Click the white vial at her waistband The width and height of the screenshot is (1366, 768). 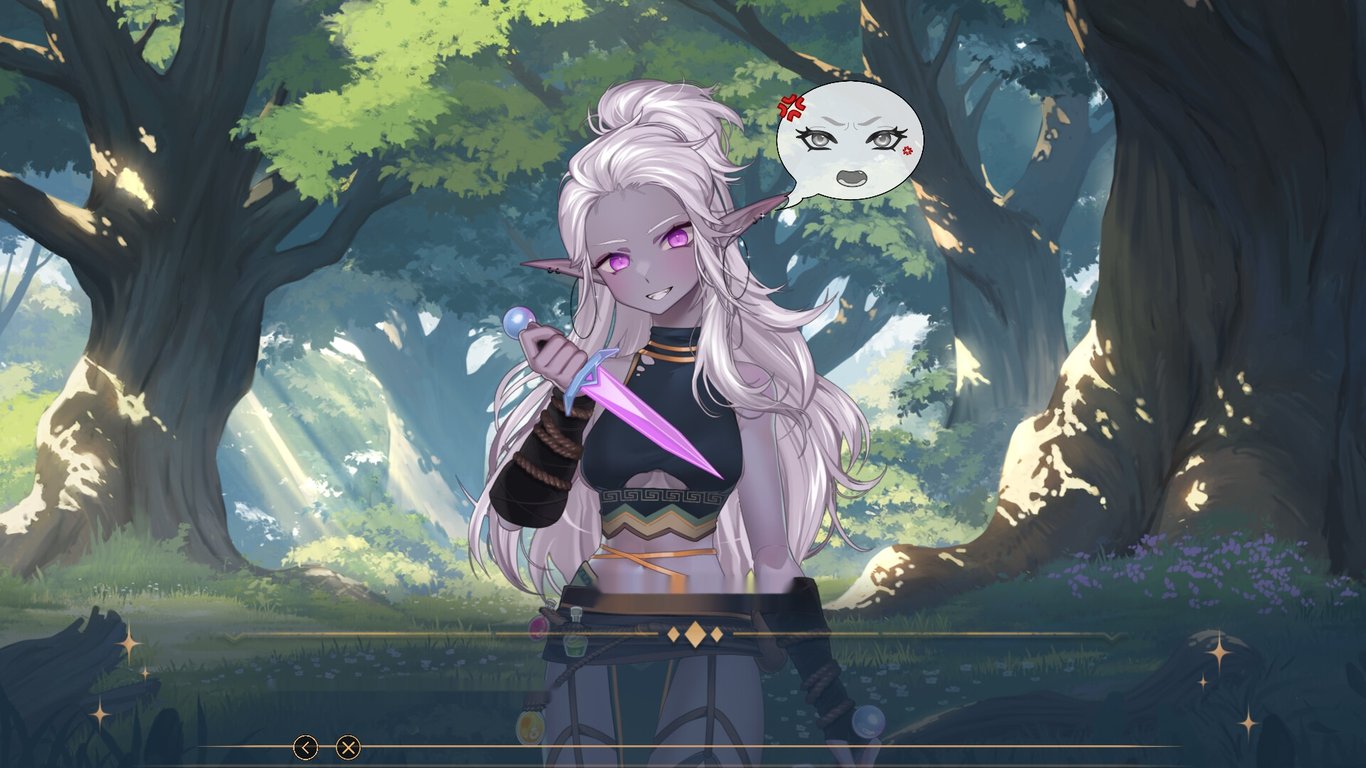(x=577, y=612)
